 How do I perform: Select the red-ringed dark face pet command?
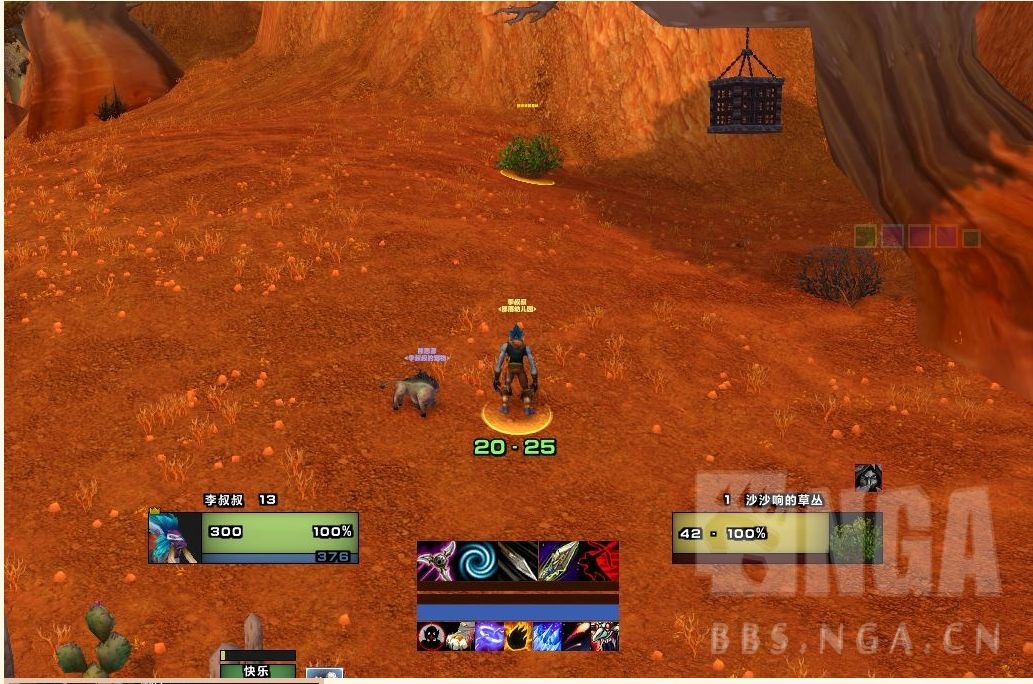(x=431, y=637)
